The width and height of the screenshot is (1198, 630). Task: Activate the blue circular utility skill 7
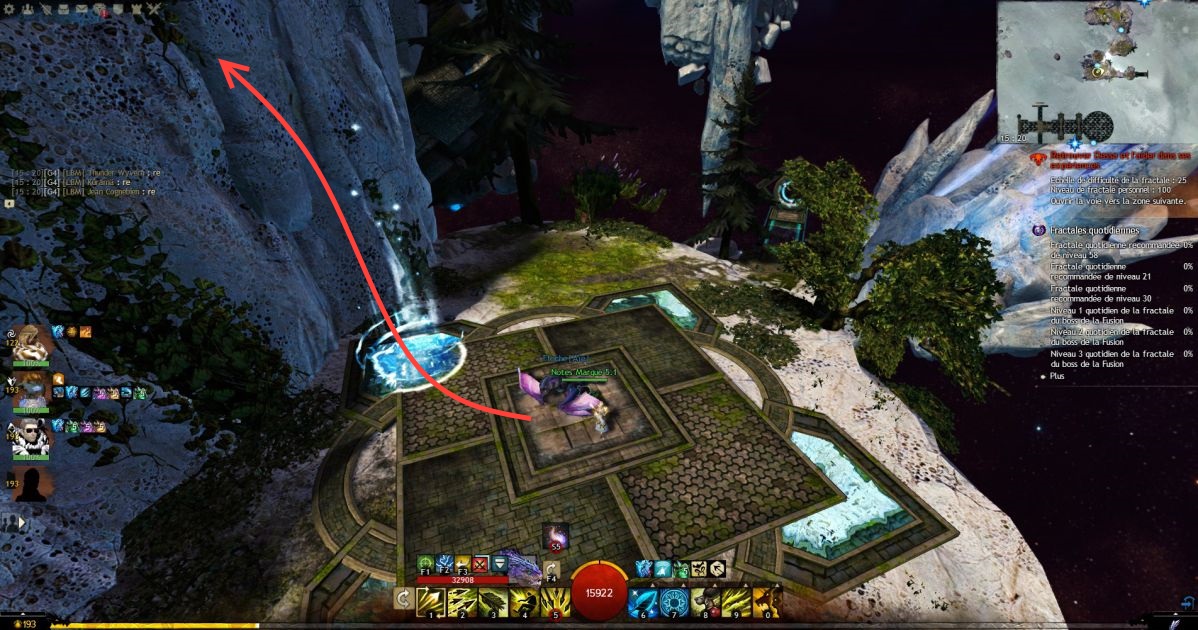674,601
